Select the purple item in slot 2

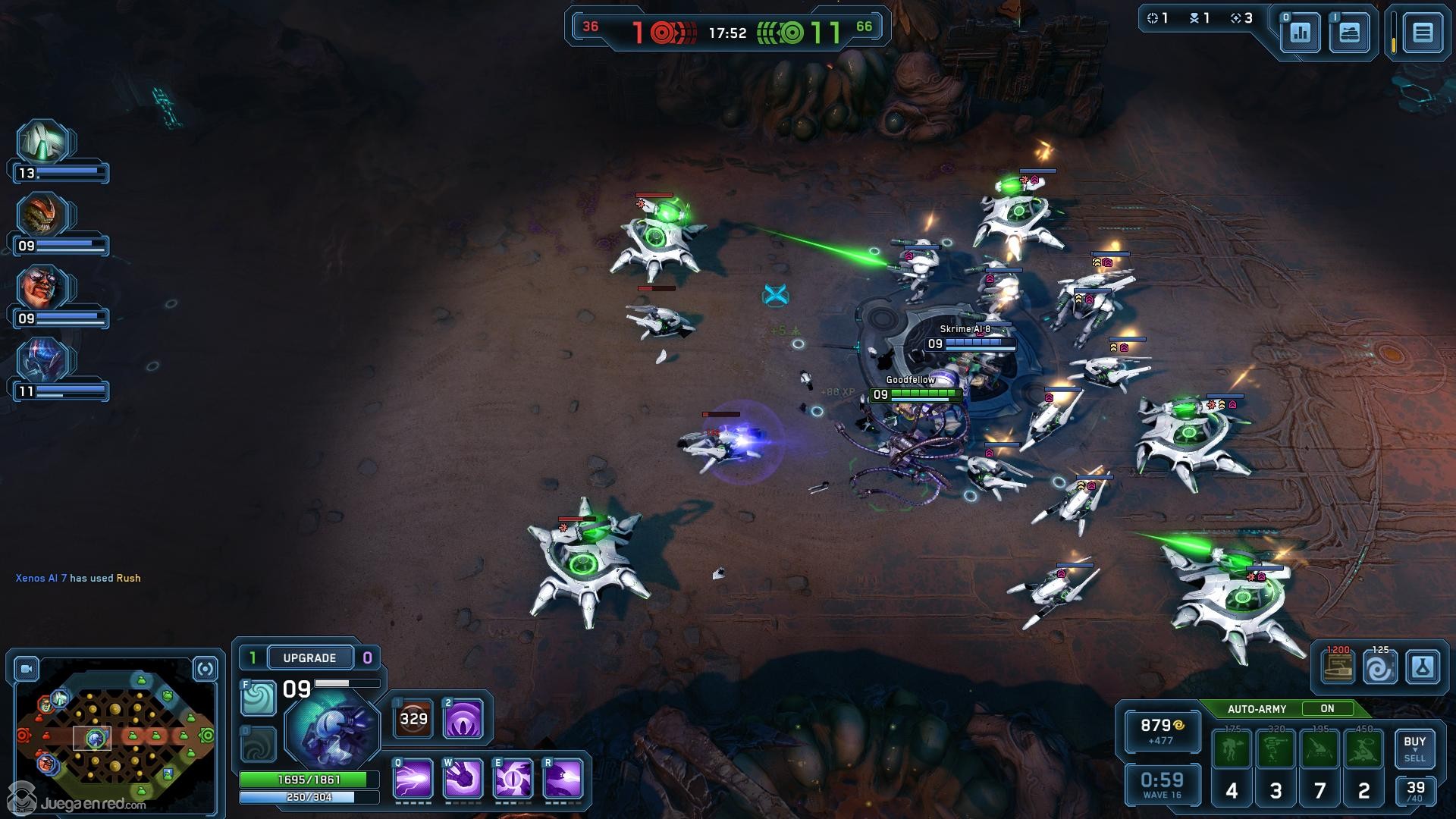(x=463, y=719)
